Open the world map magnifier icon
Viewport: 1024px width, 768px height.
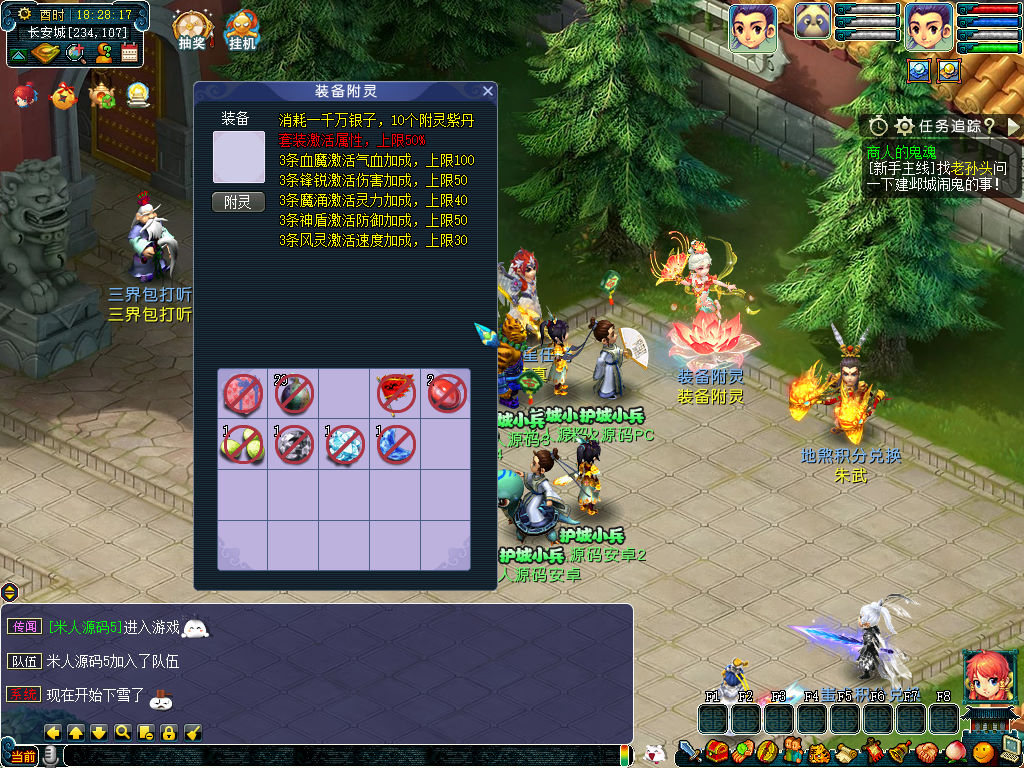pos(74,53)
